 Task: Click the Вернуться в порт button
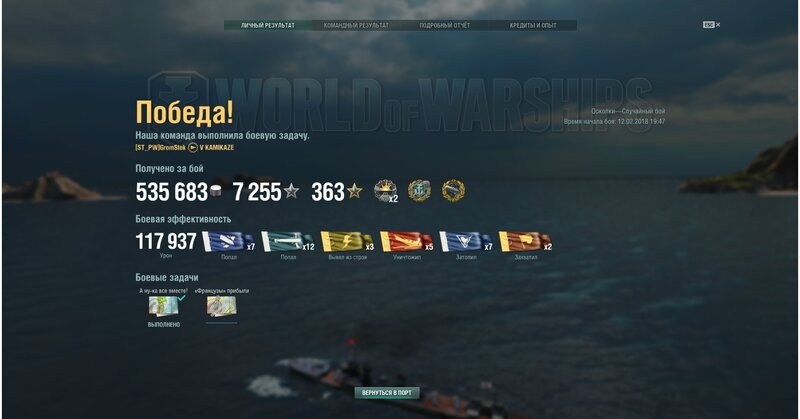387,393
